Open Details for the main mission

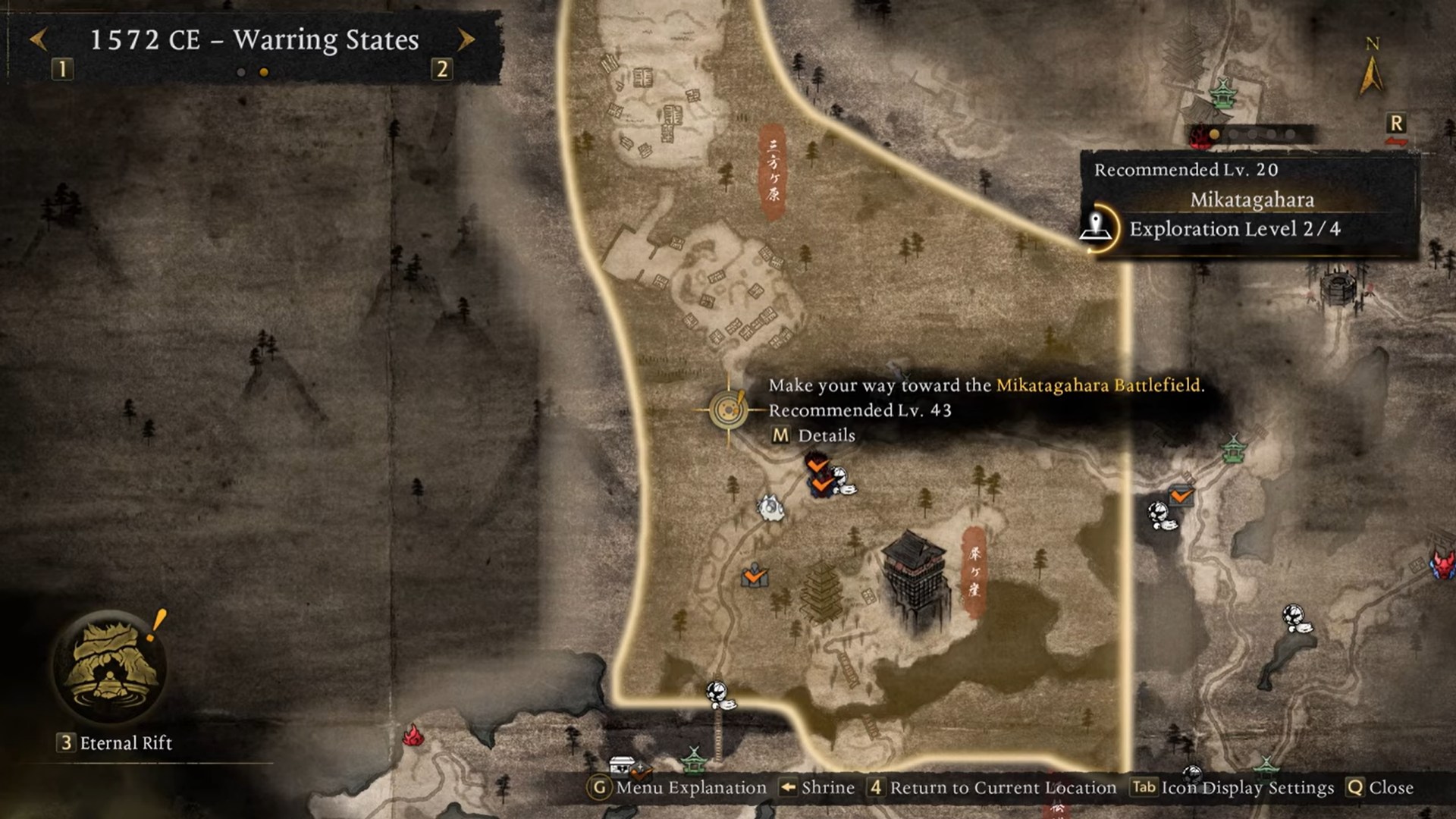[813, 436]
